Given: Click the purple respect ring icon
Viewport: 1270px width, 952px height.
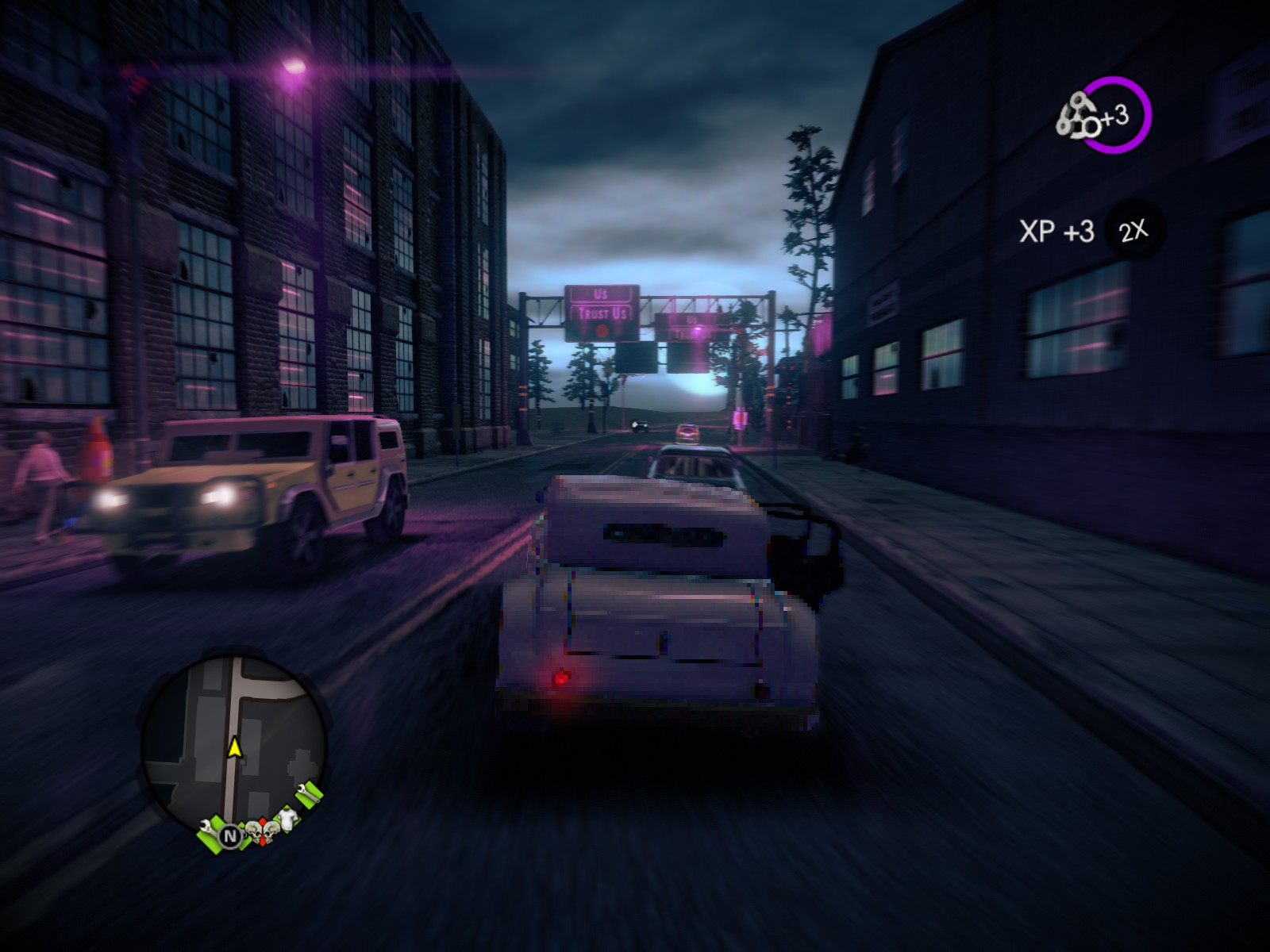Looking at the screenshot, I should pyautogui.click(x=1118, y=116).
